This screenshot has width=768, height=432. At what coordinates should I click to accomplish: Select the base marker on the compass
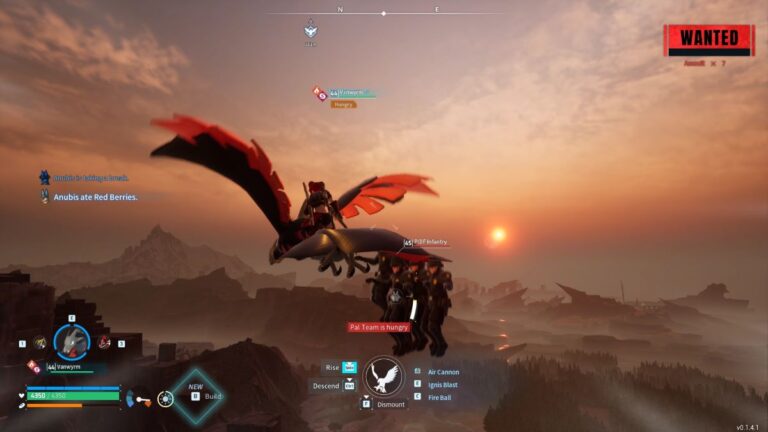(x=311, y=31)
